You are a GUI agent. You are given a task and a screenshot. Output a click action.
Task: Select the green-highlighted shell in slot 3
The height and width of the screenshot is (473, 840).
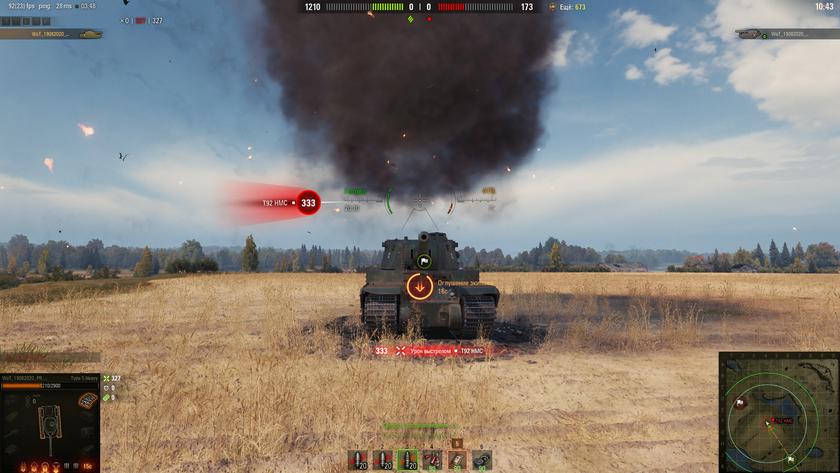click(408, 460)
